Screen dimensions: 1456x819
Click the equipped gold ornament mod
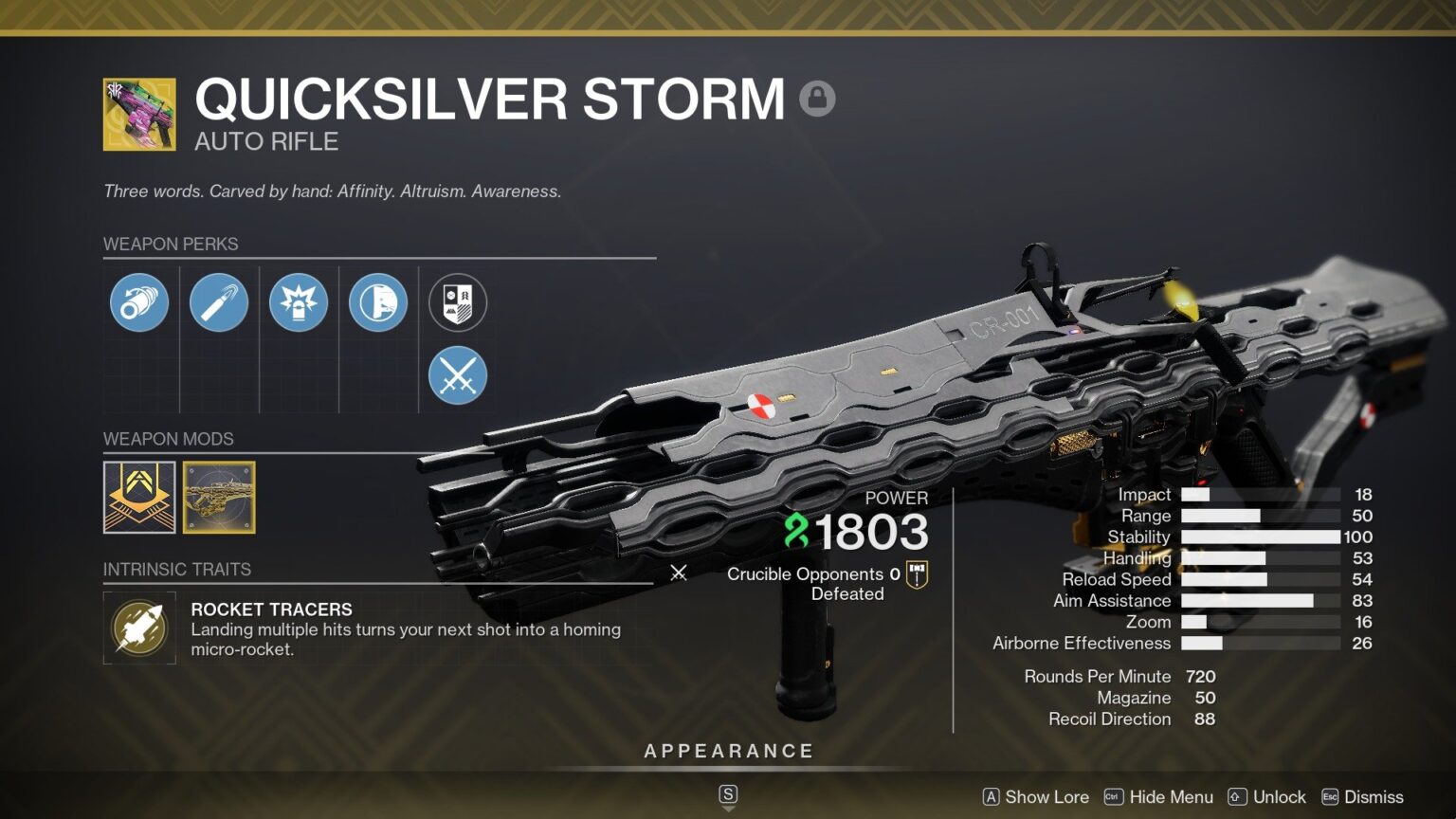[219, 498]
